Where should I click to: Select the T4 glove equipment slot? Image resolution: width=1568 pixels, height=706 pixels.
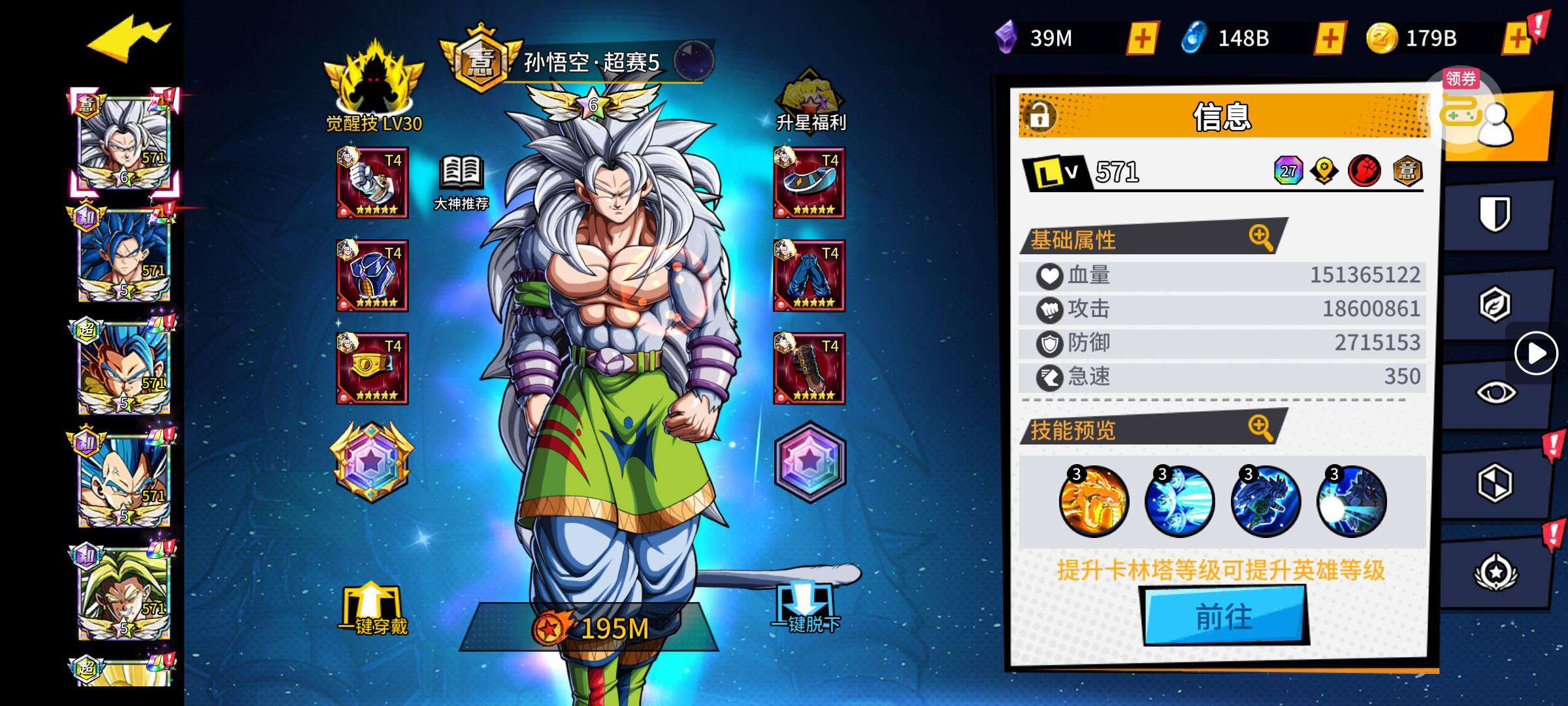tap(372, 183)
